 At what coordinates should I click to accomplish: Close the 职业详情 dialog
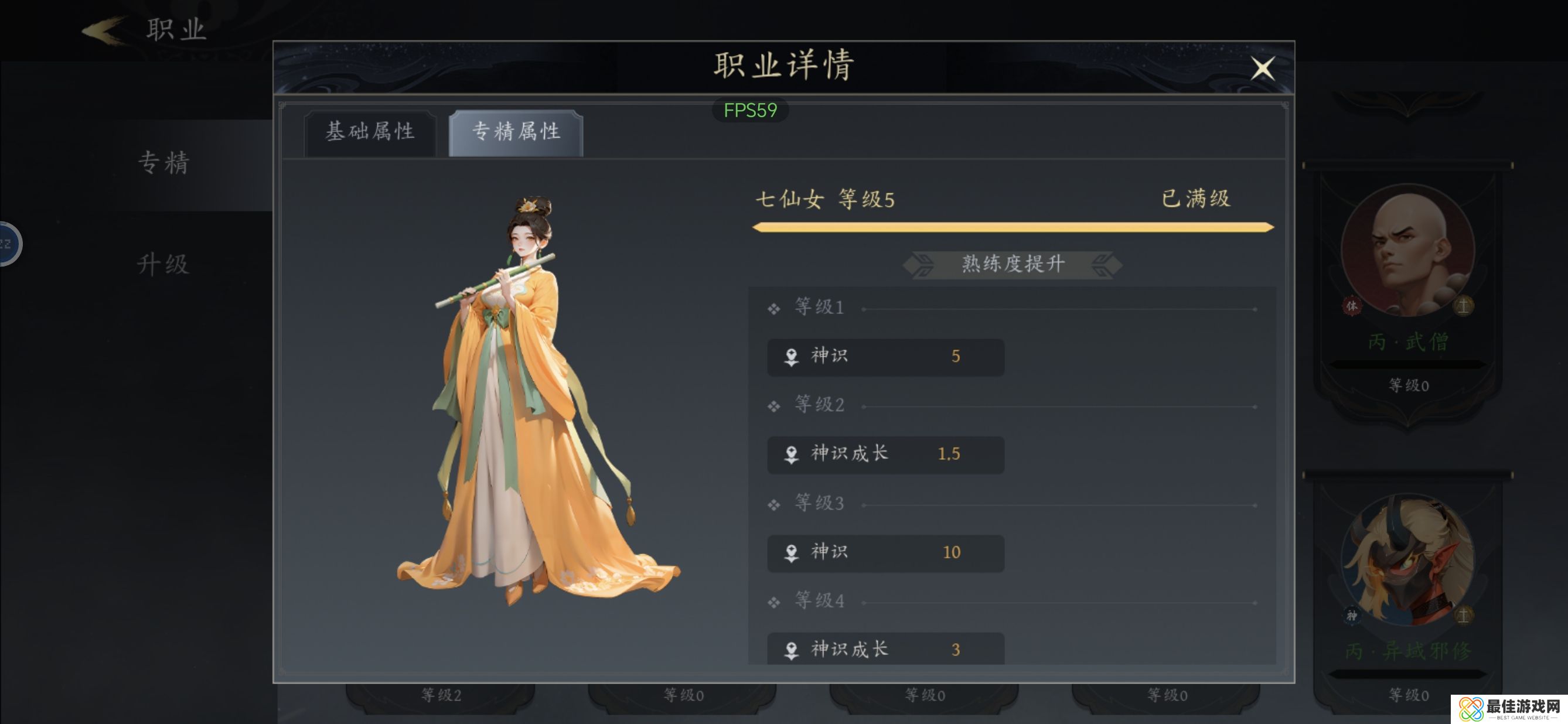click(x=1263, y=68)
